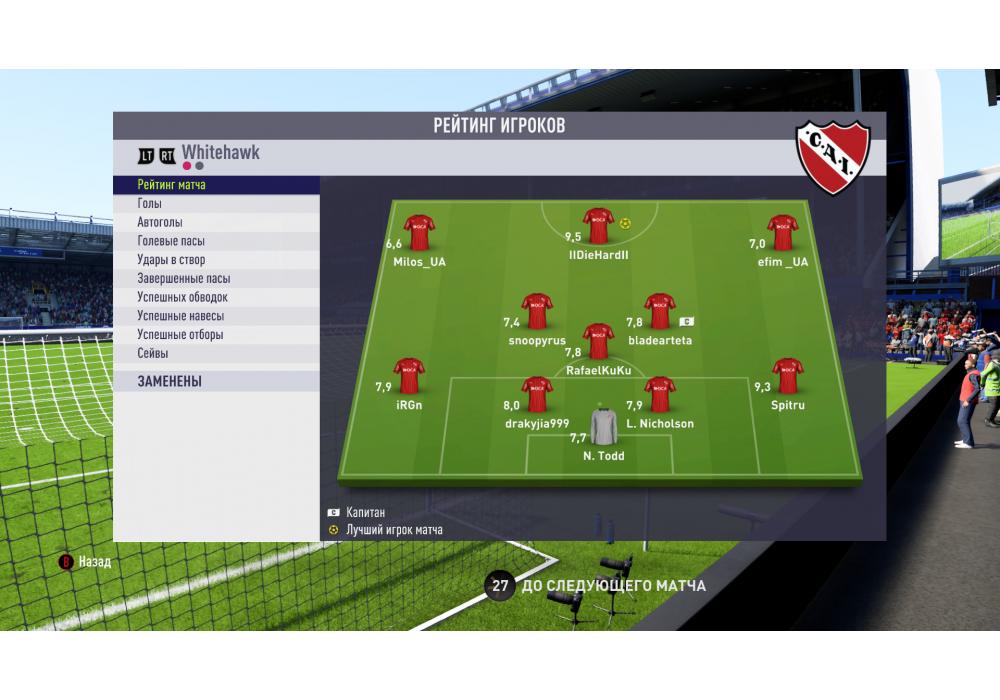Select the Spitru player marker
Screen dimensions: 1000x700
click(788, 376)
